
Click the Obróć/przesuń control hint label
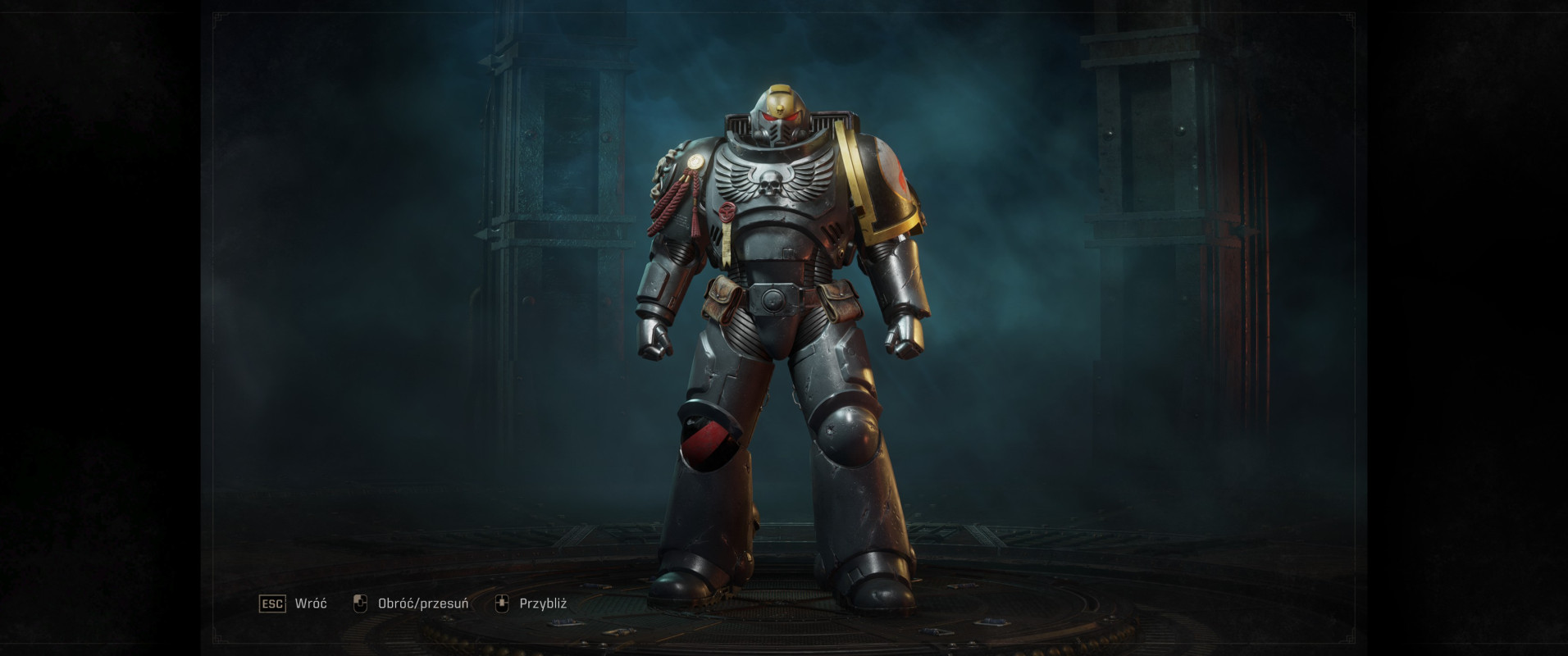pos(422,604)
